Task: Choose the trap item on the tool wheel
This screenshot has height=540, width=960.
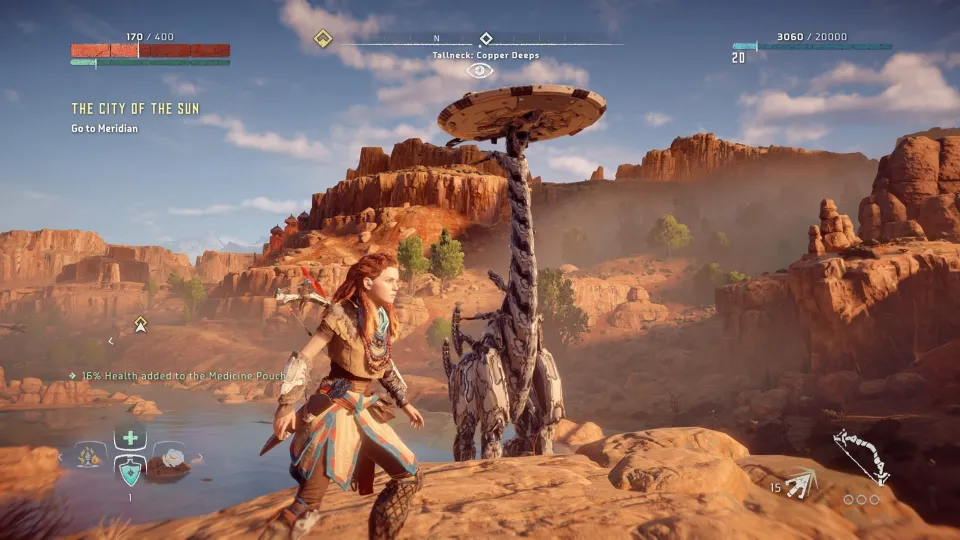Action: pos(90,457)
